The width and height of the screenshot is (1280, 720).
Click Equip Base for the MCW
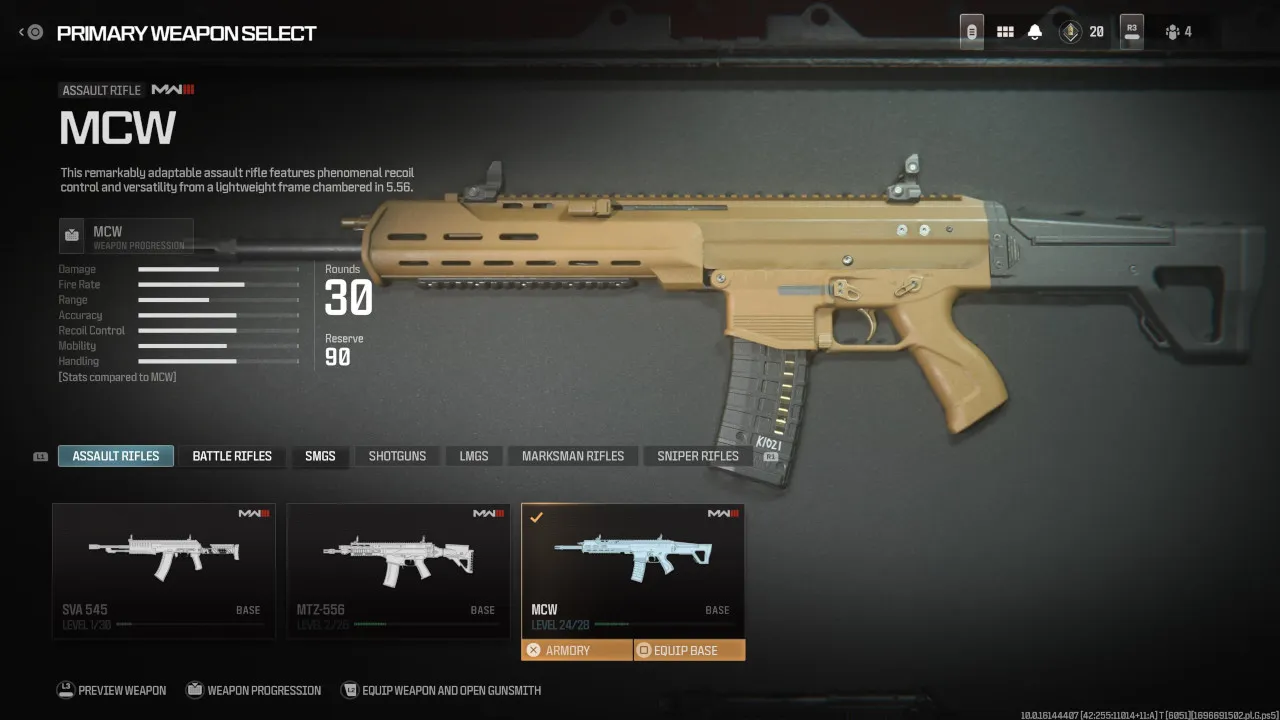pyautogui.click(x=689, y=650)
